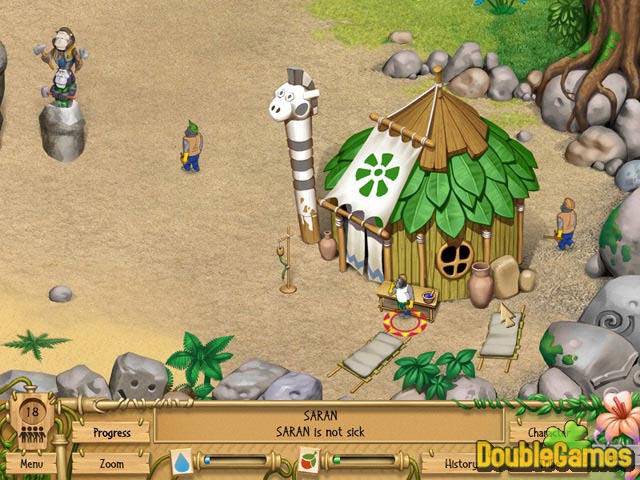This screenshot has width=640, height=480.
Task: Open the game Menu
Action: pyautogui.click(x=31, y=464)
